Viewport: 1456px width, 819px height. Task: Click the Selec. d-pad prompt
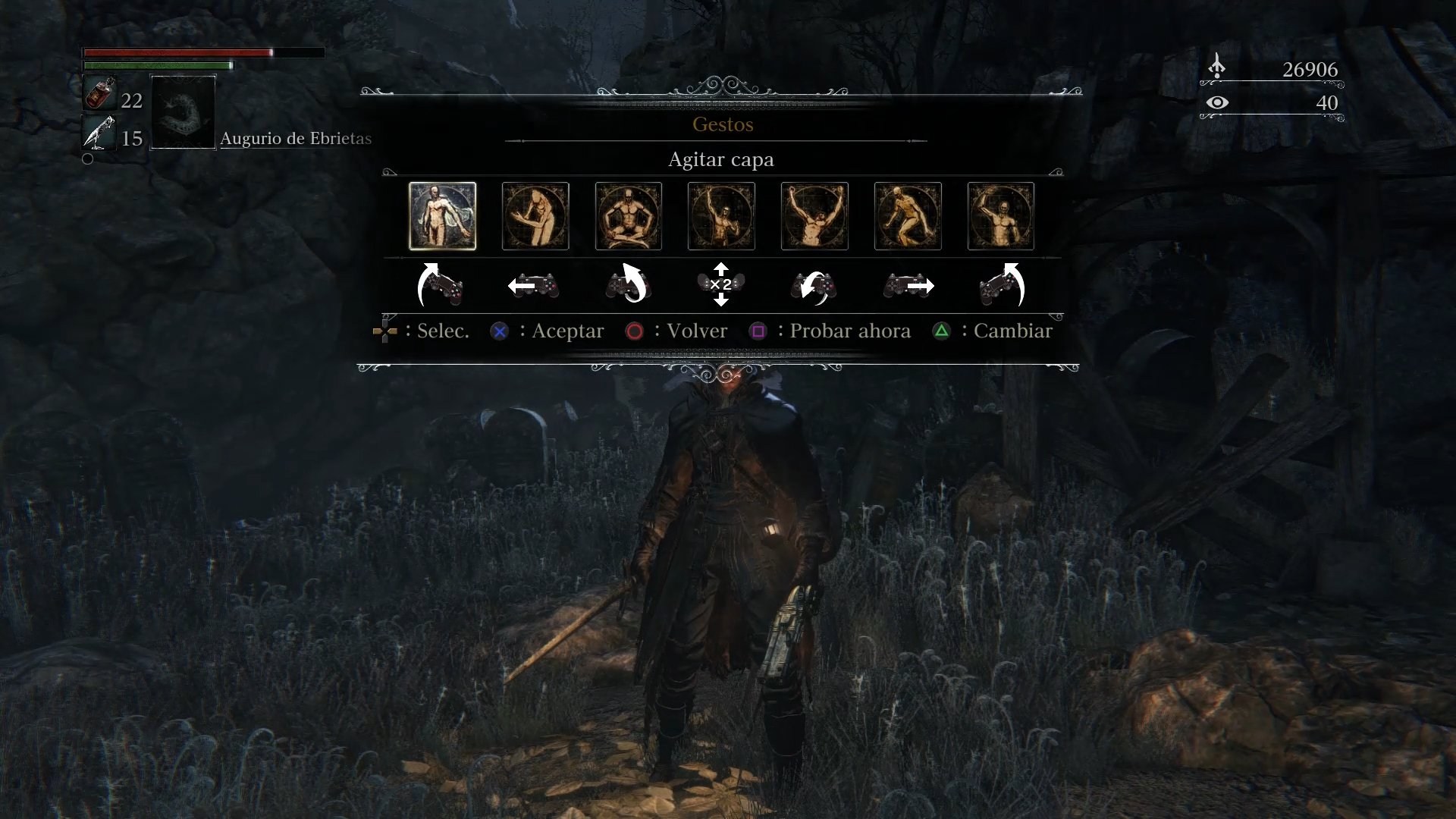point(385,331)
